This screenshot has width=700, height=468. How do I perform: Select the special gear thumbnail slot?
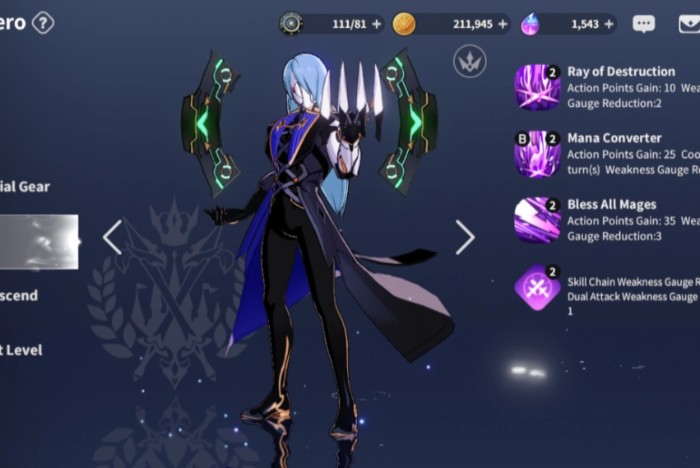pyautogui.click(x=38, y=241)
